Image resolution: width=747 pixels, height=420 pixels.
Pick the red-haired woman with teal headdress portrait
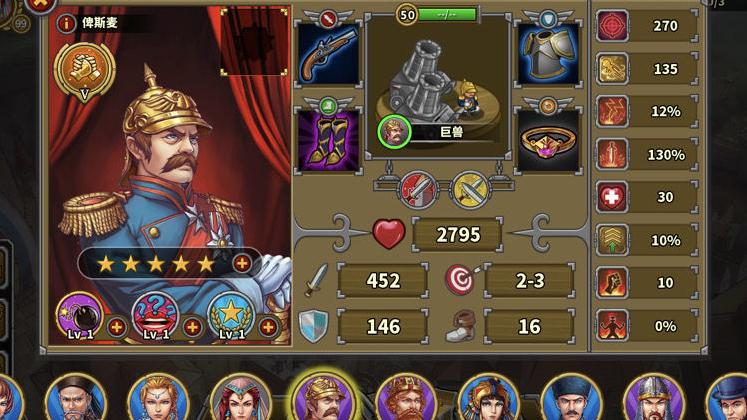tap(238, 399)
